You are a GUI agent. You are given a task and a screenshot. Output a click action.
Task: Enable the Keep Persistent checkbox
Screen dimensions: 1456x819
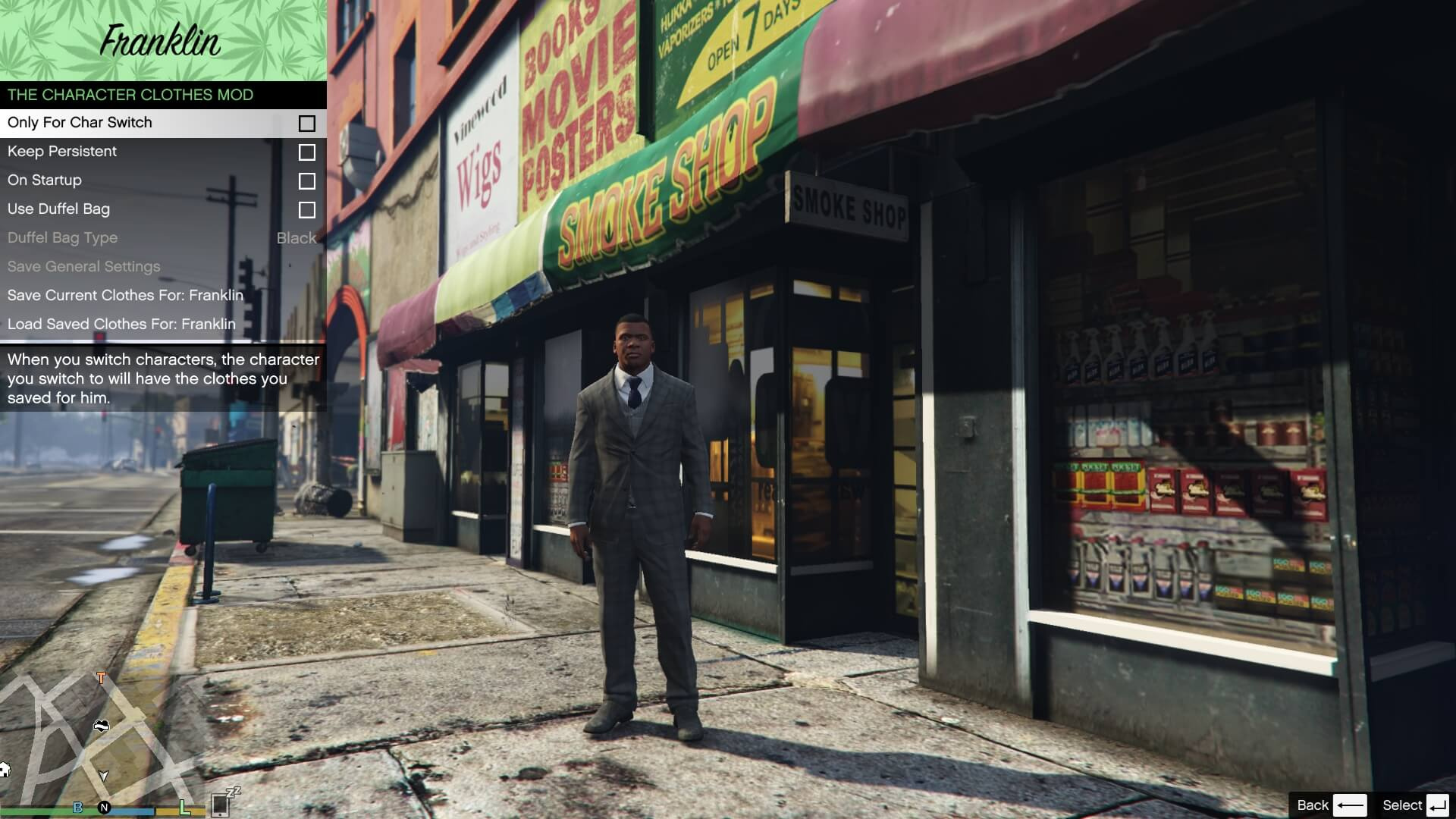(x=306, y=152)
